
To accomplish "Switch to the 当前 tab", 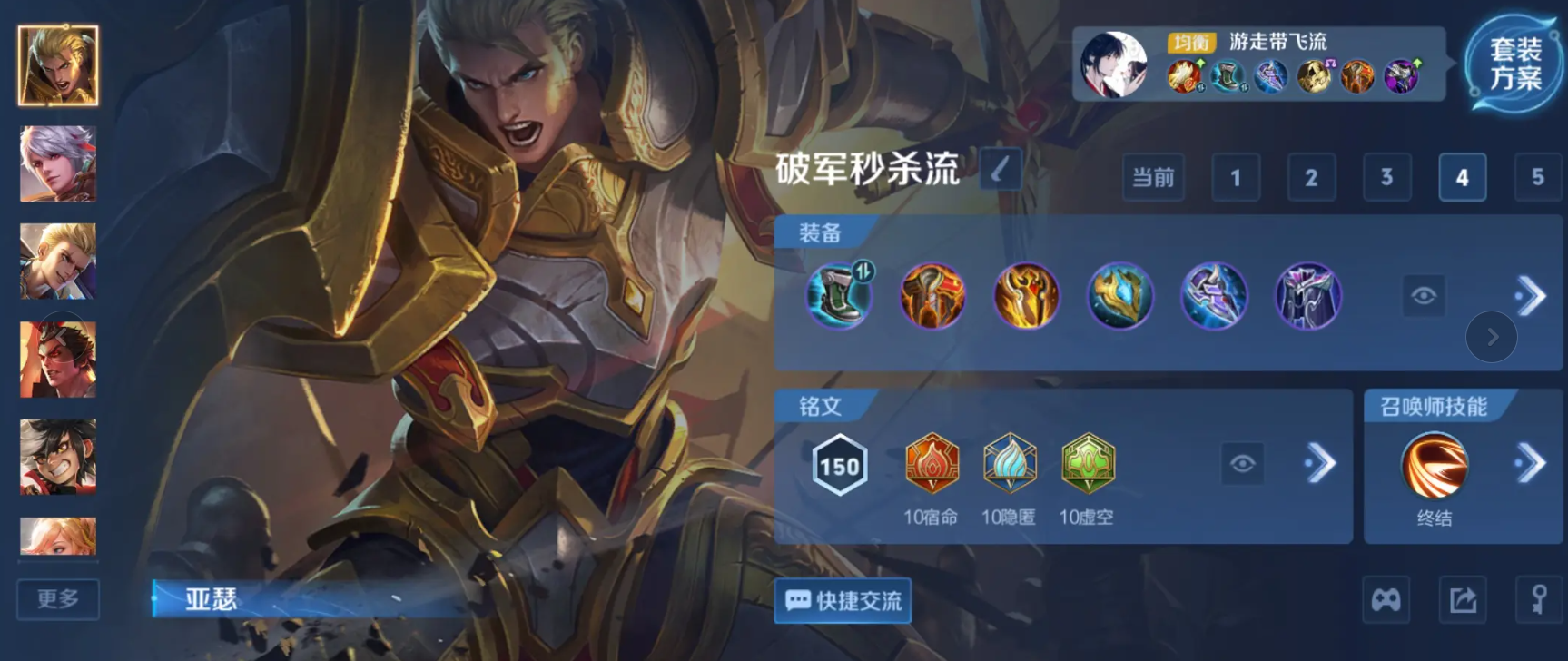I will coord(1153,178).
